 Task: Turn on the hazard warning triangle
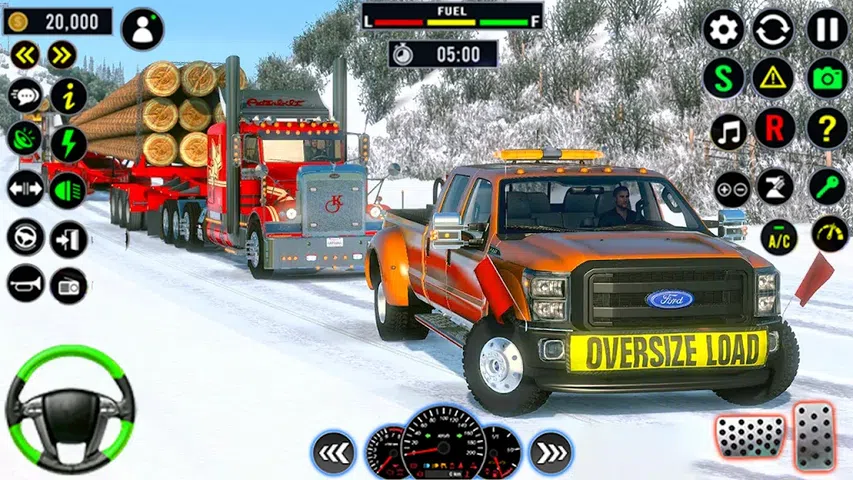pos(773,77)
